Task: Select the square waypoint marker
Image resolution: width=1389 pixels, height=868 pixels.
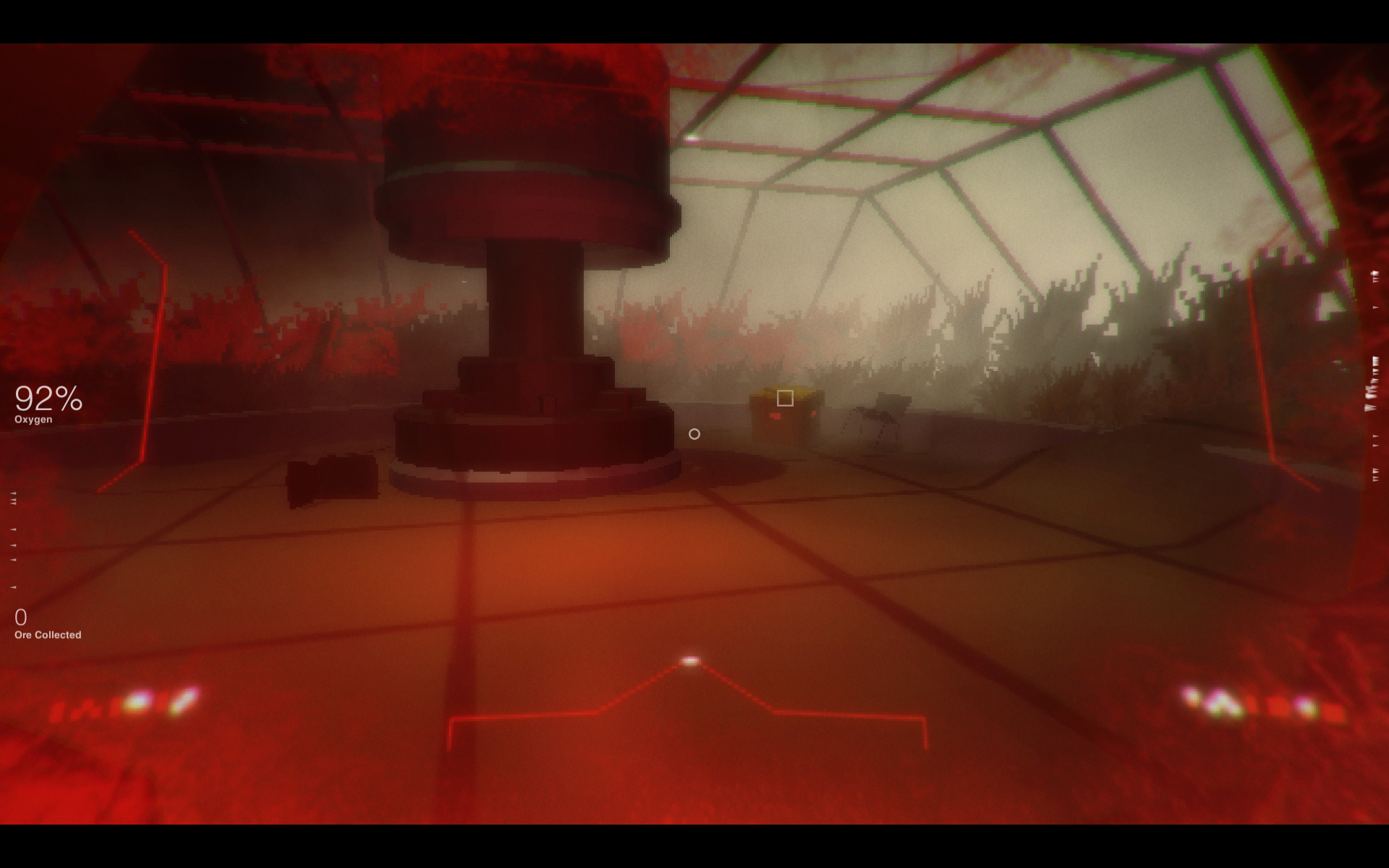Action: click(x=785, y=396)
